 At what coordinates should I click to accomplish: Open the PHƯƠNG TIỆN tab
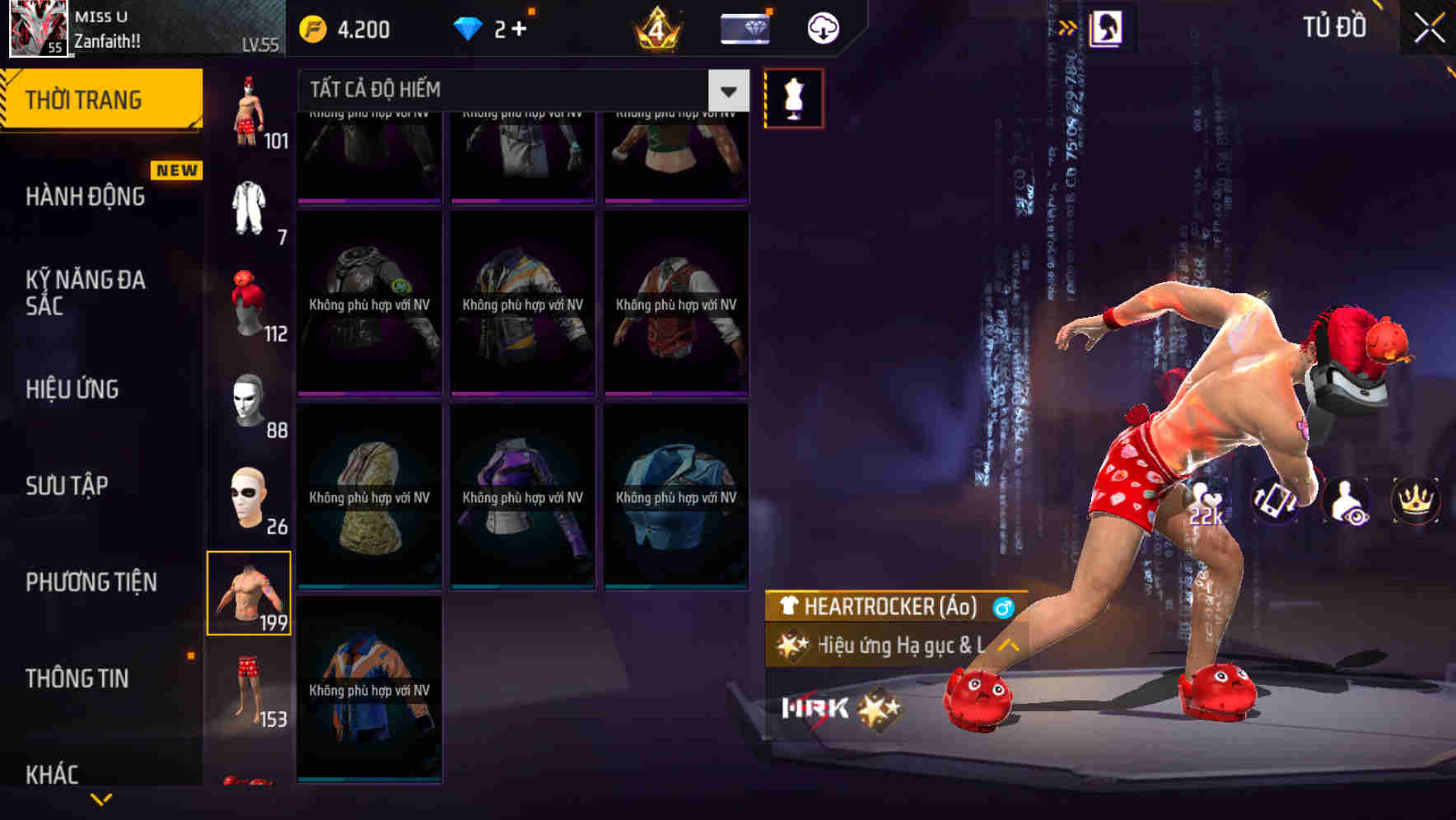[91, 582]
